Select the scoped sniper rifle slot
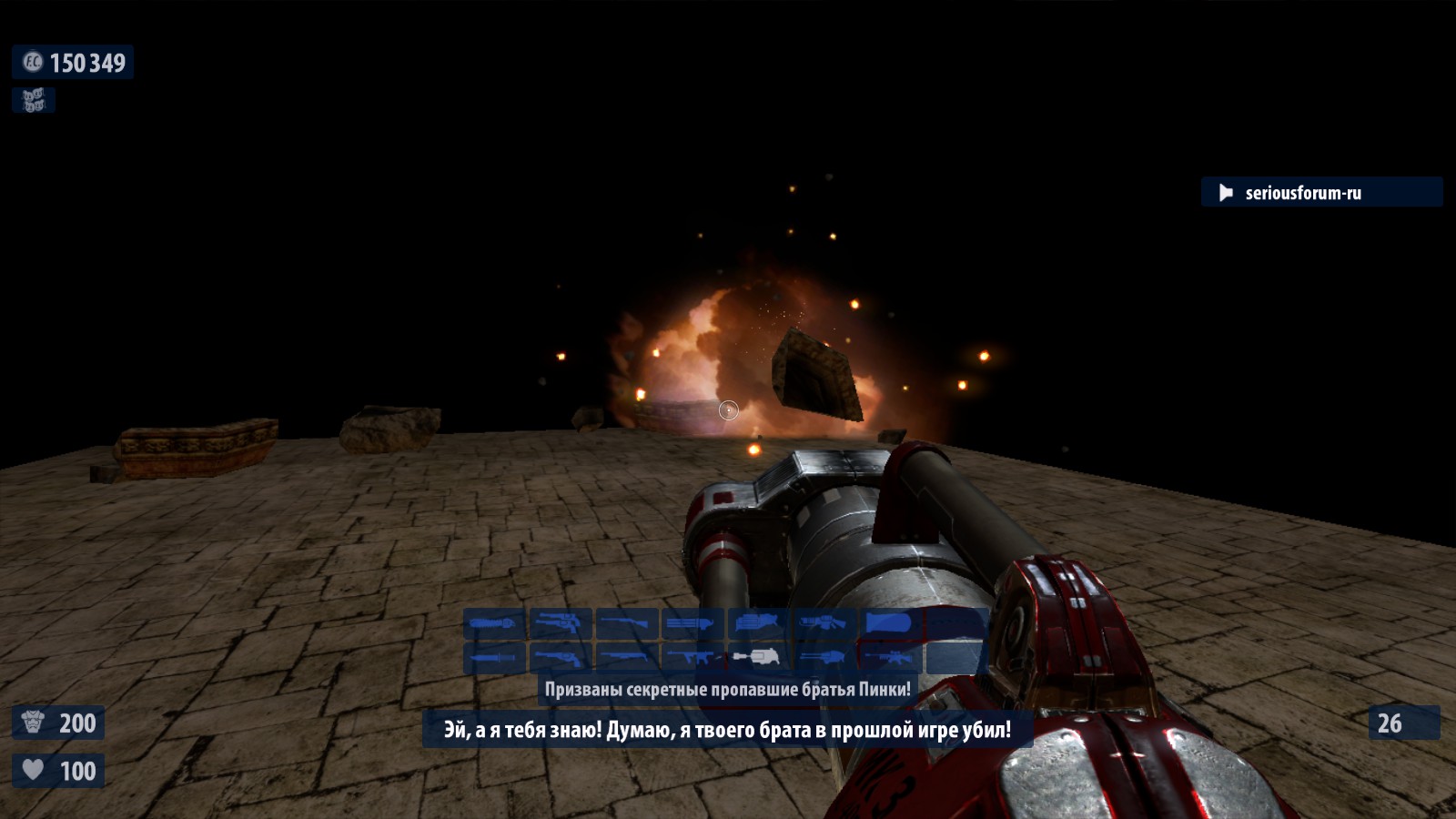Viewport: 1456px width, 819px height. point(889,657)
